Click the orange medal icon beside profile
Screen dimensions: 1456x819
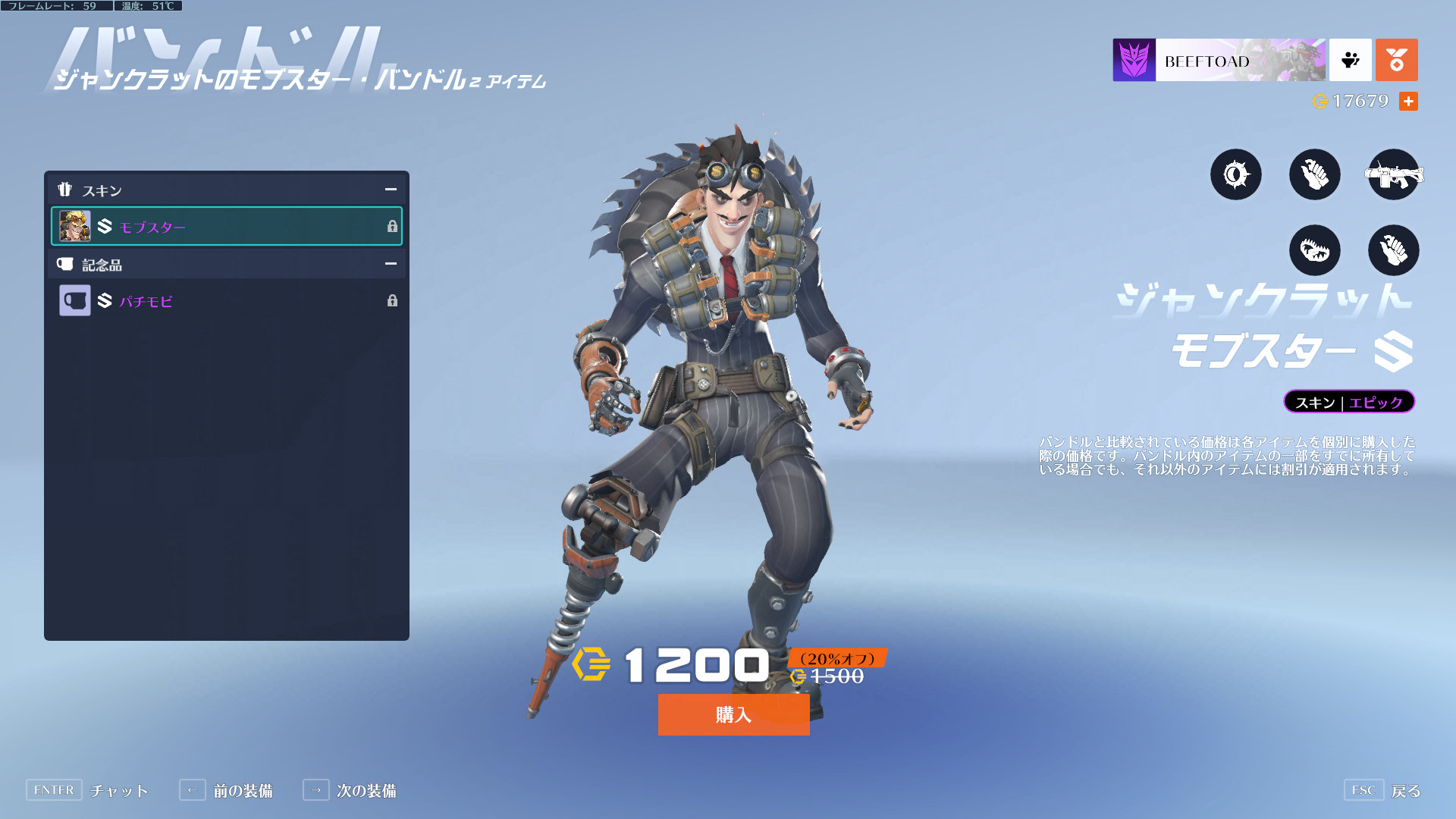pos(1396,61)
